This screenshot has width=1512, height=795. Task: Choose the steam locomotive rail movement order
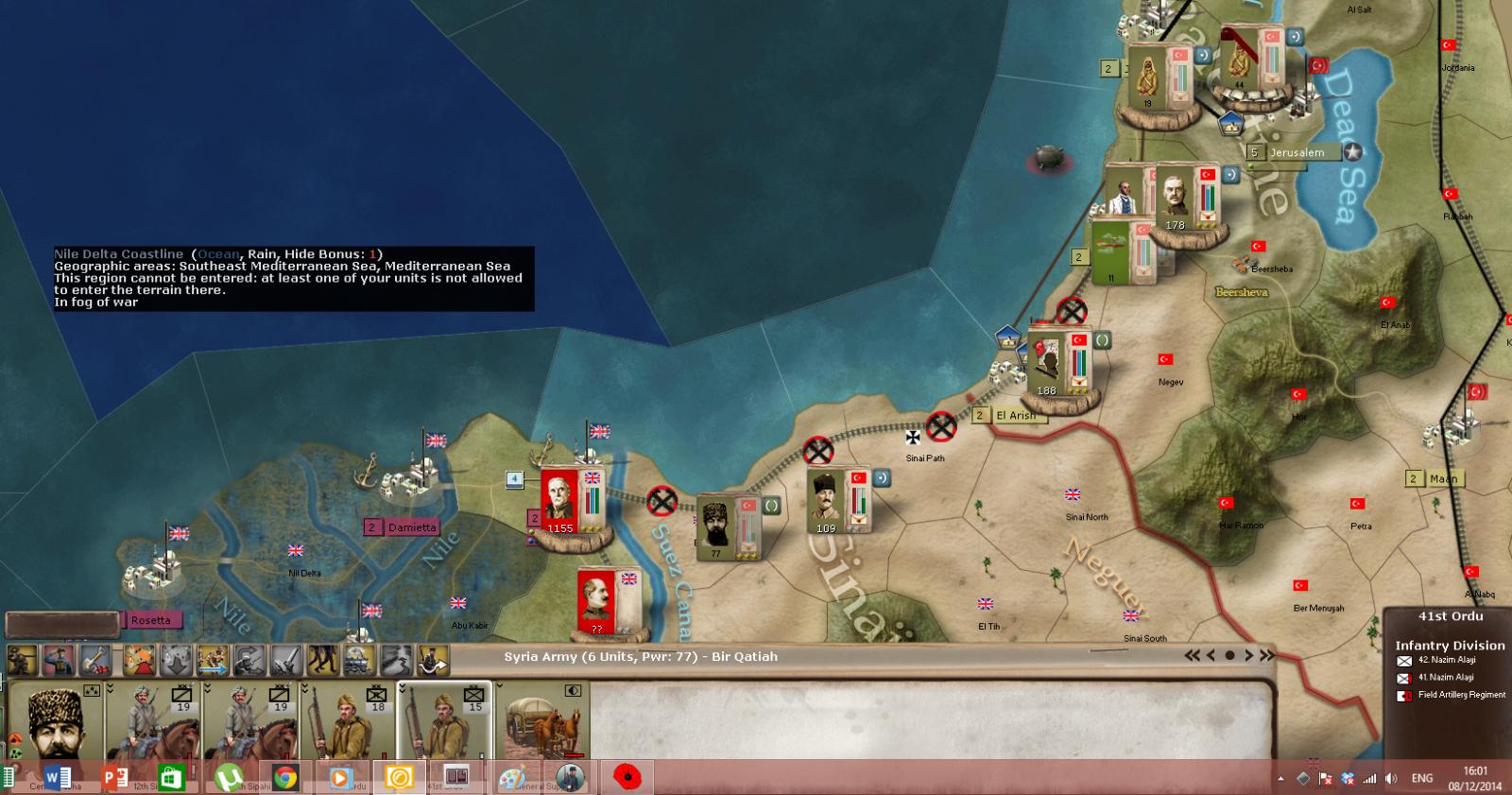[360, 660]
